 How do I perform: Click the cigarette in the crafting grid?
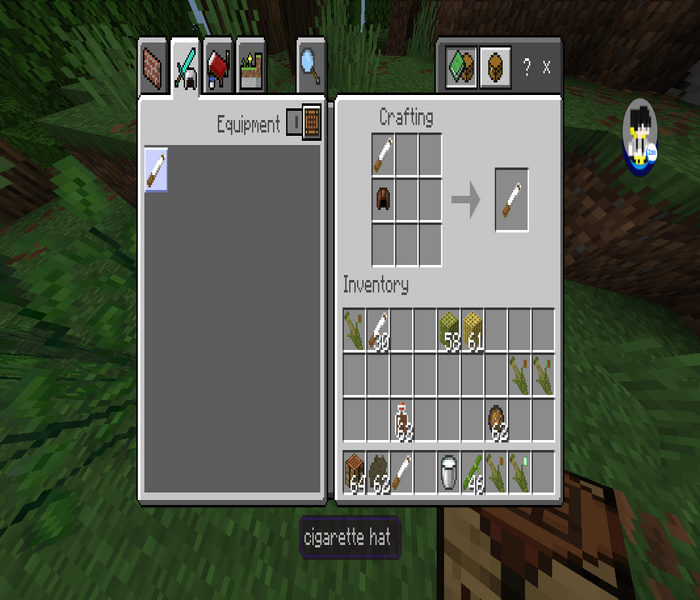pyautogui.click(x=384, y=154)
